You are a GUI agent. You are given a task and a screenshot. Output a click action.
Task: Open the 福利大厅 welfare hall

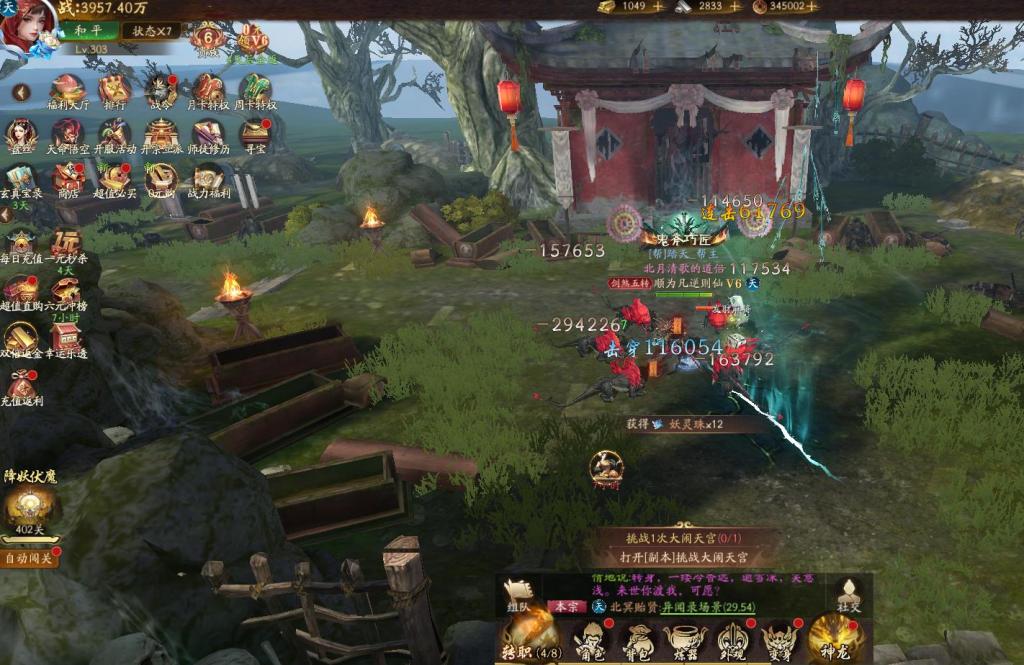(x=68, y=90)
